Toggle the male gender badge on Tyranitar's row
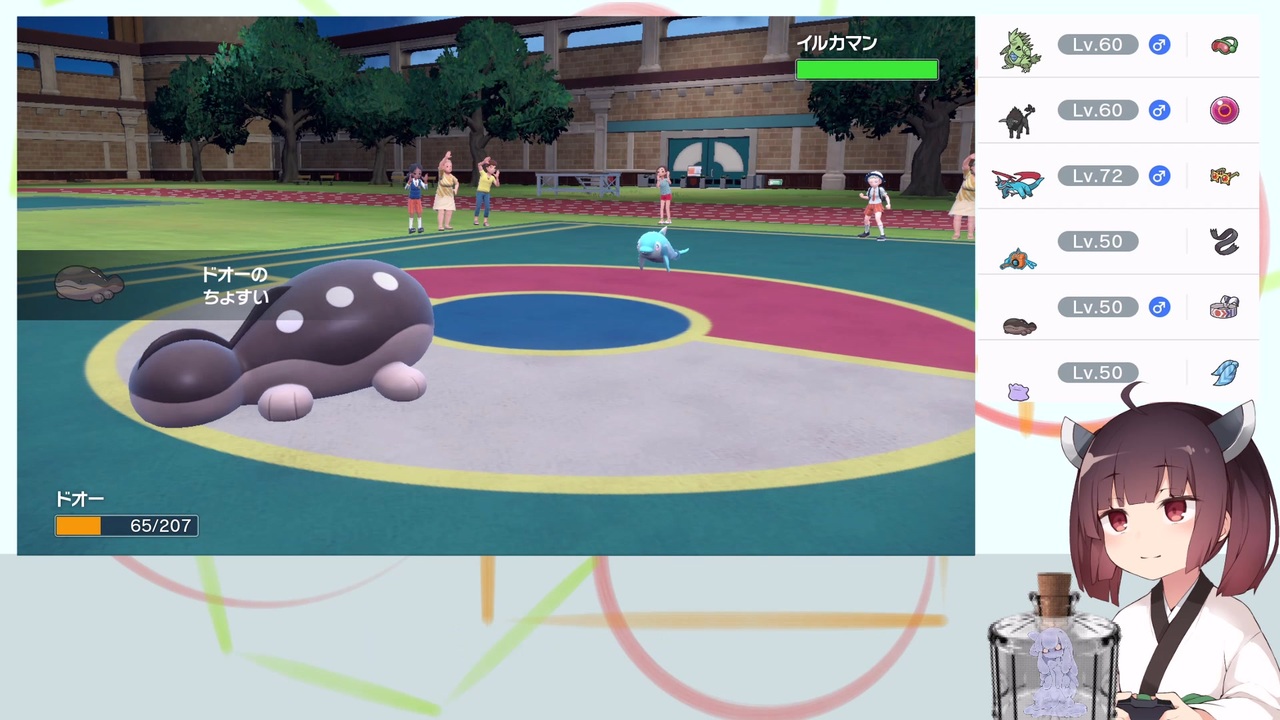Image resolution: width=1280 pixels, height=720 pixels. [1159, 45]
